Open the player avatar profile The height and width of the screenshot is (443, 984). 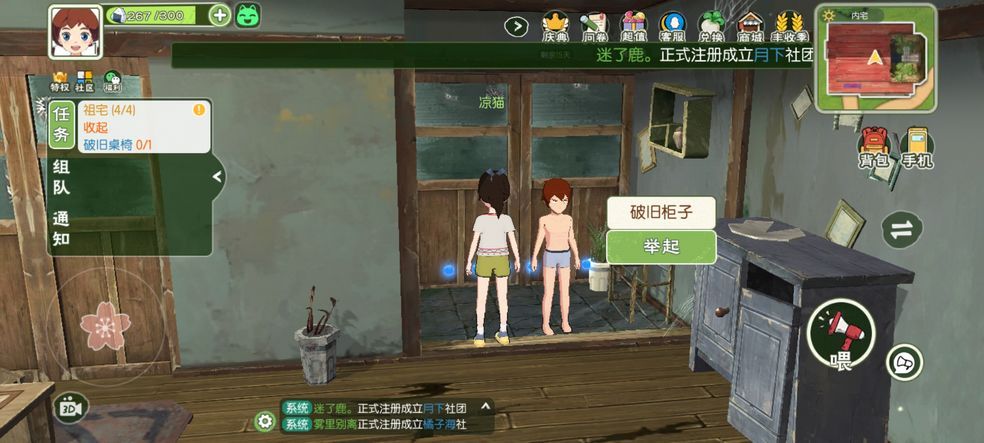point(75,33)
